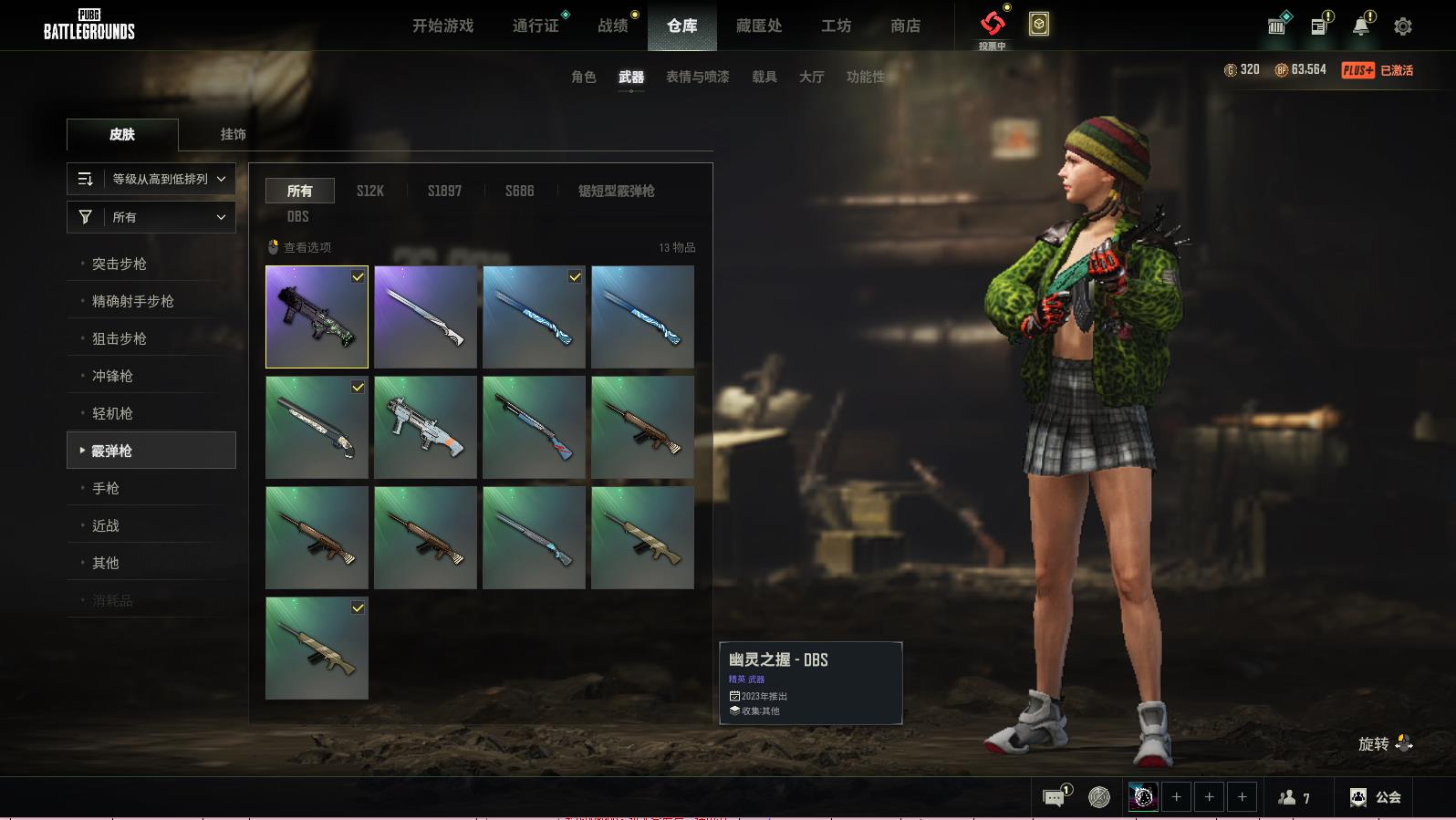Open the 所有 filter dropdown
The image size is (1456, 820).
tap(151, 217)
